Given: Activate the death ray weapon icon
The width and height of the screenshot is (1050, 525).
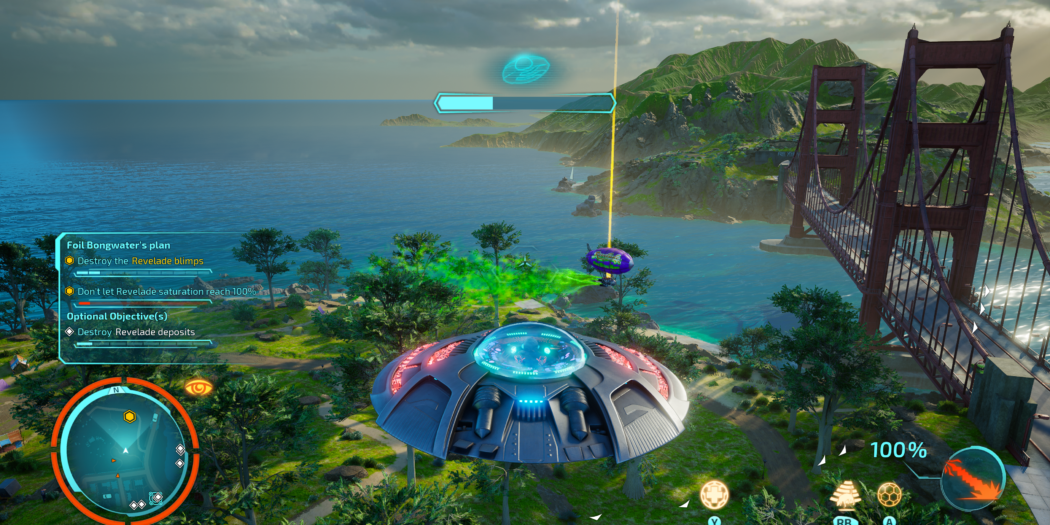Looking at the screenshot, I should 972,478.
